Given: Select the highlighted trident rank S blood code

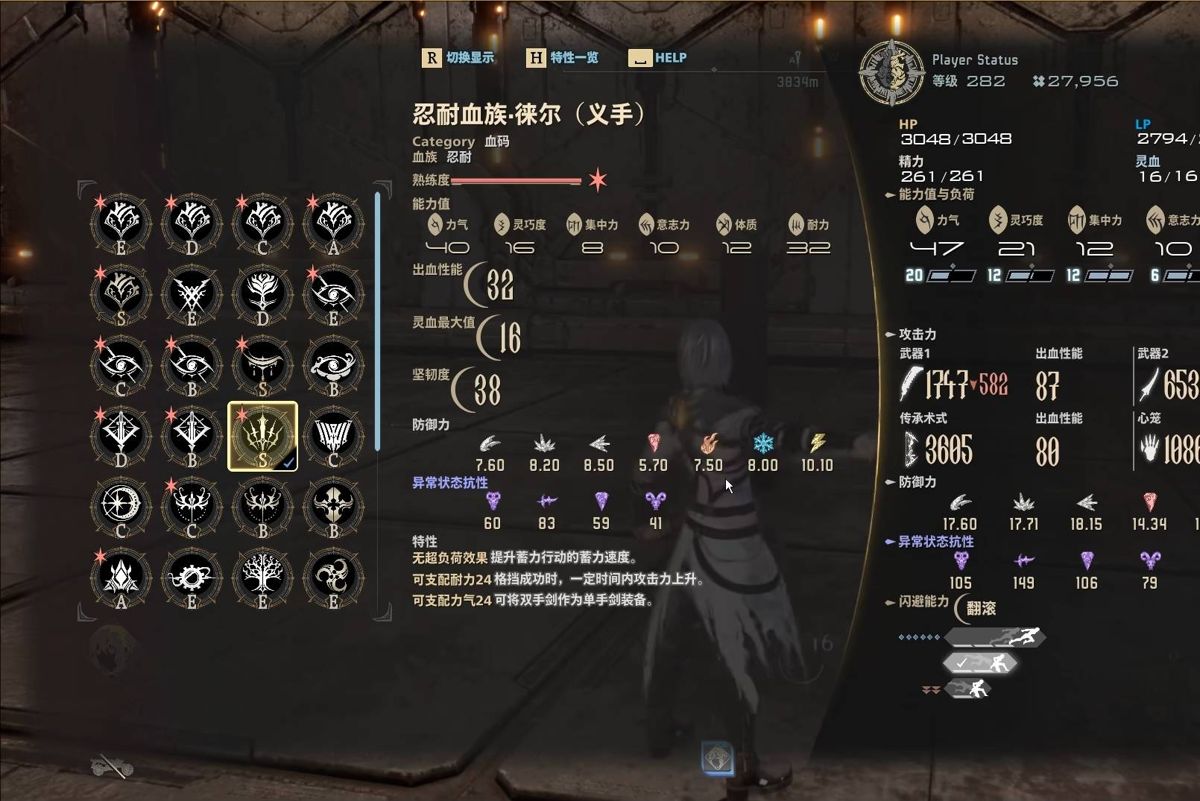Looking at the screenshot, I should (x=263, y=436).
